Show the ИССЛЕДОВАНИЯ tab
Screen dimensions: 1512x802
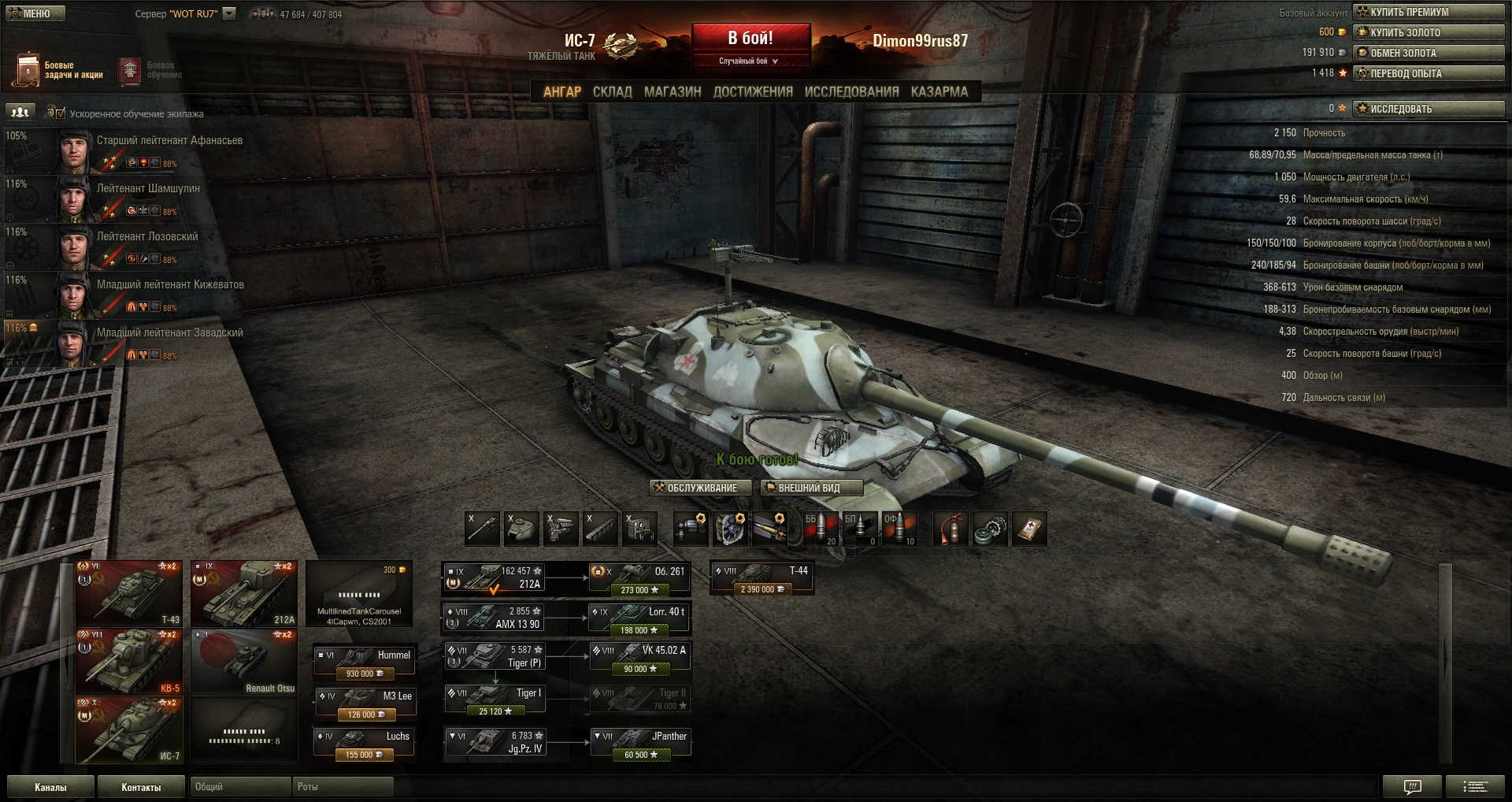(851, 91)
